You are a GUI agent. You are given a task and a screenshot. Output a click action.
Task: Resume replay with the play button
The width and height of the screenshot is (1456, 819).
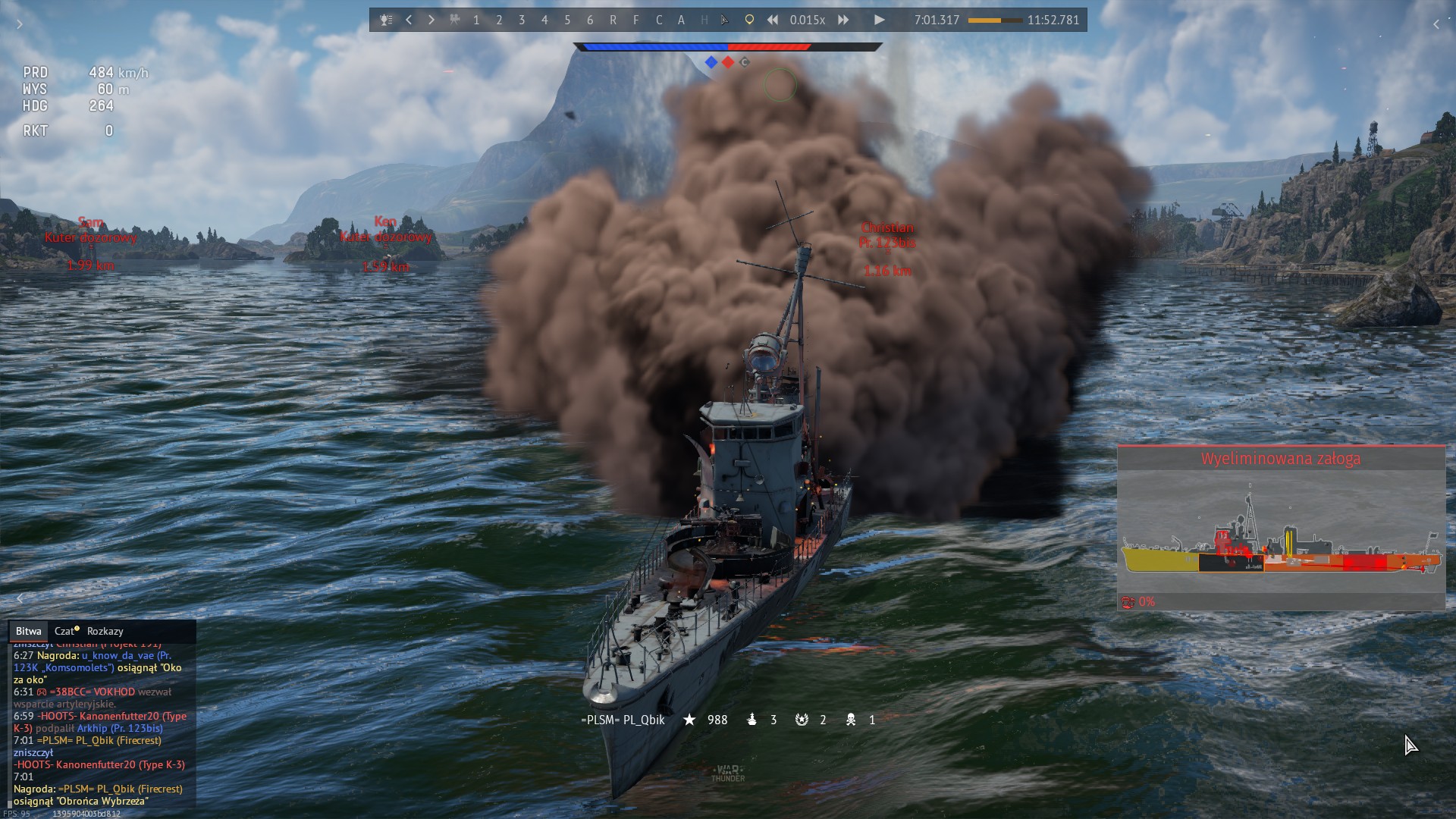[x=879, y=20]
